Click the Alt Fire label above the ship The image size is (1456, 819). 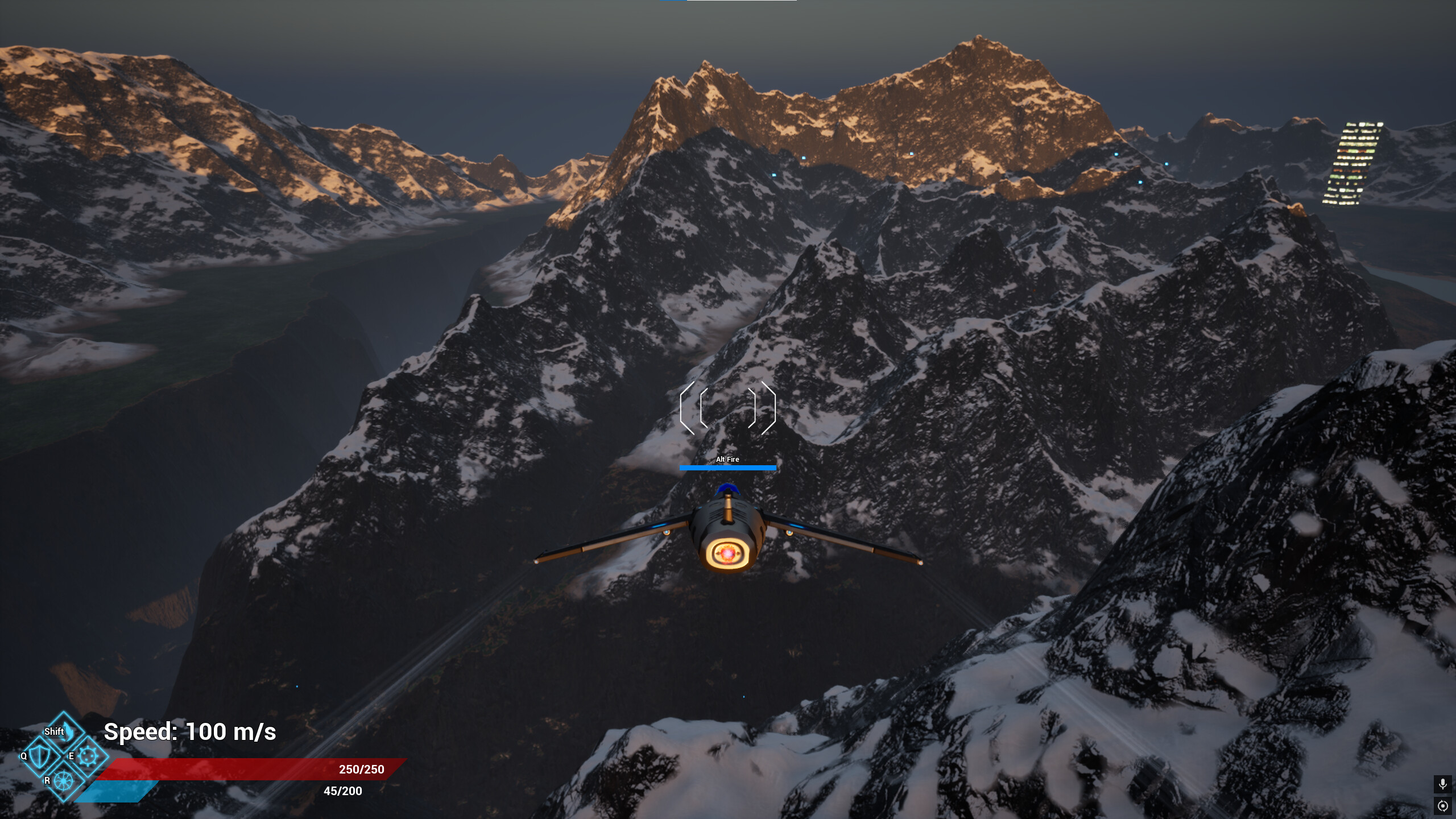click(728, 458)
